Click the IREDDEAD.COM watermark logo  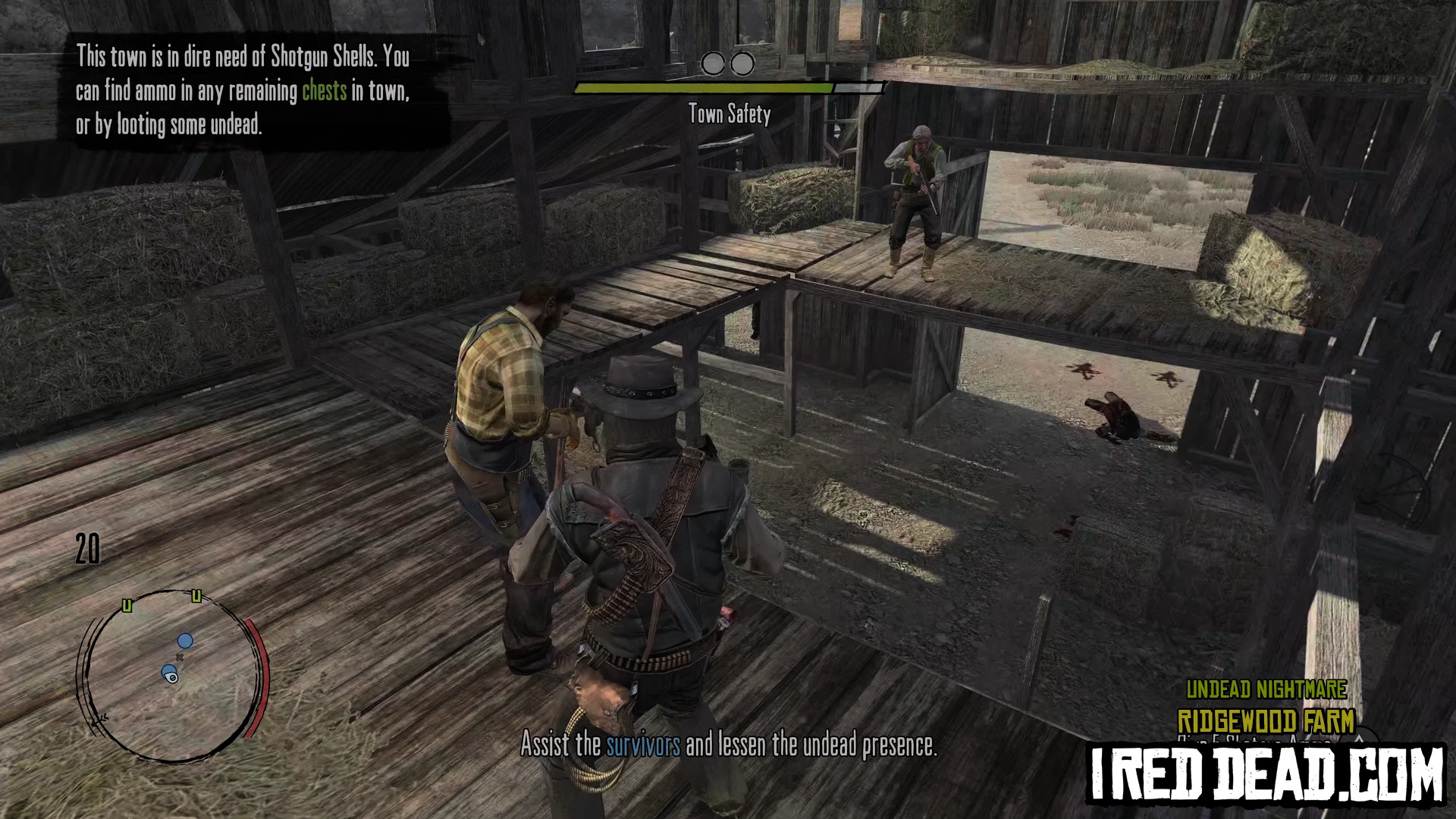click(1266, 774)
